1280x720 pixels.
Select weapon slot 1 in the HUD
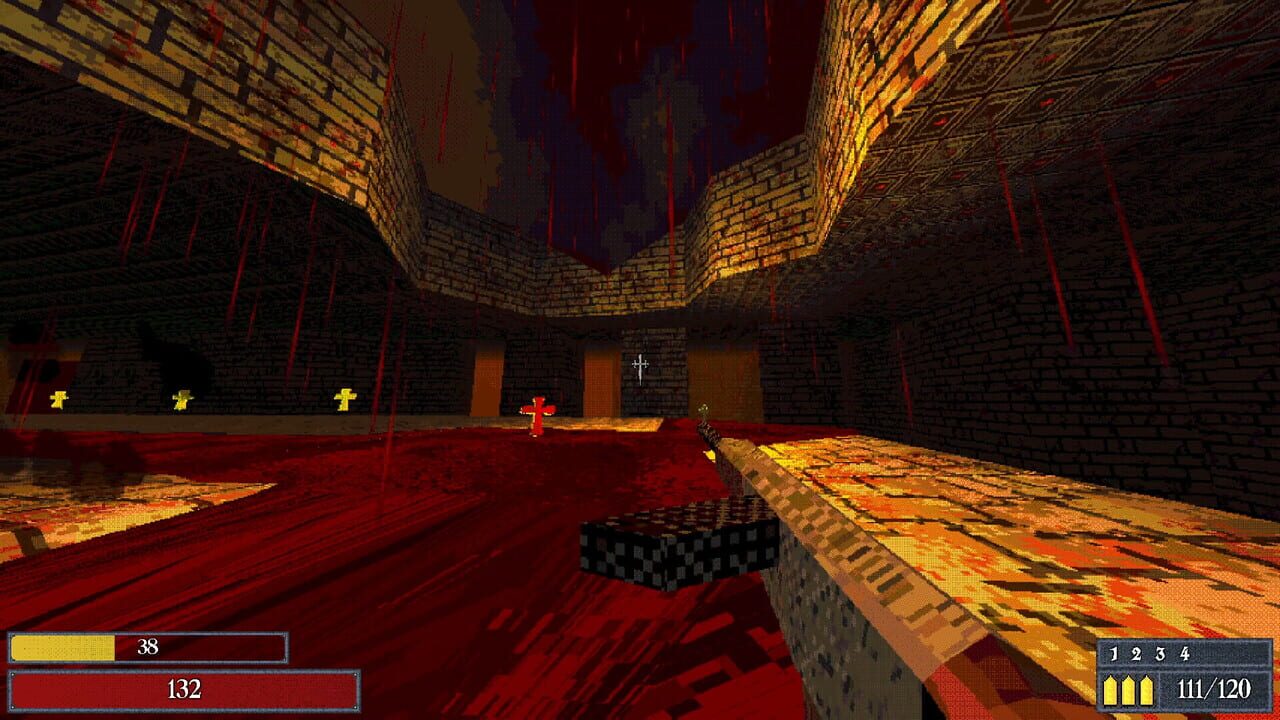(x=1113, y=655)
